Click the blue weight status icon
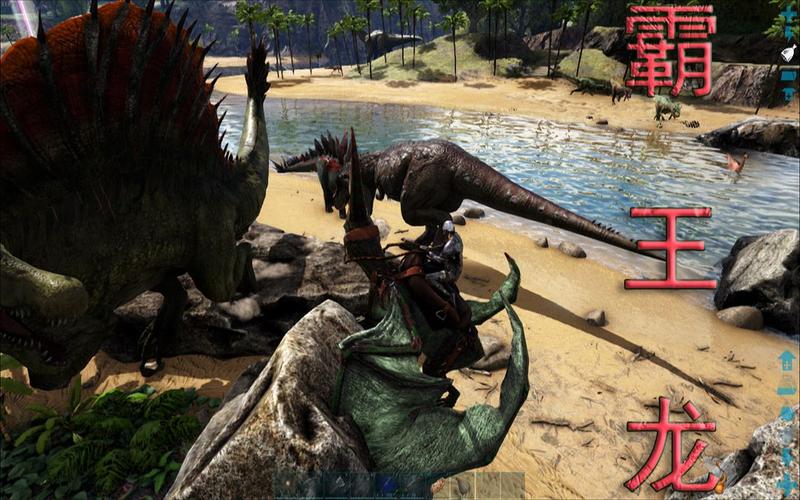This screenshot has width=800, height=500. (788, 413)
